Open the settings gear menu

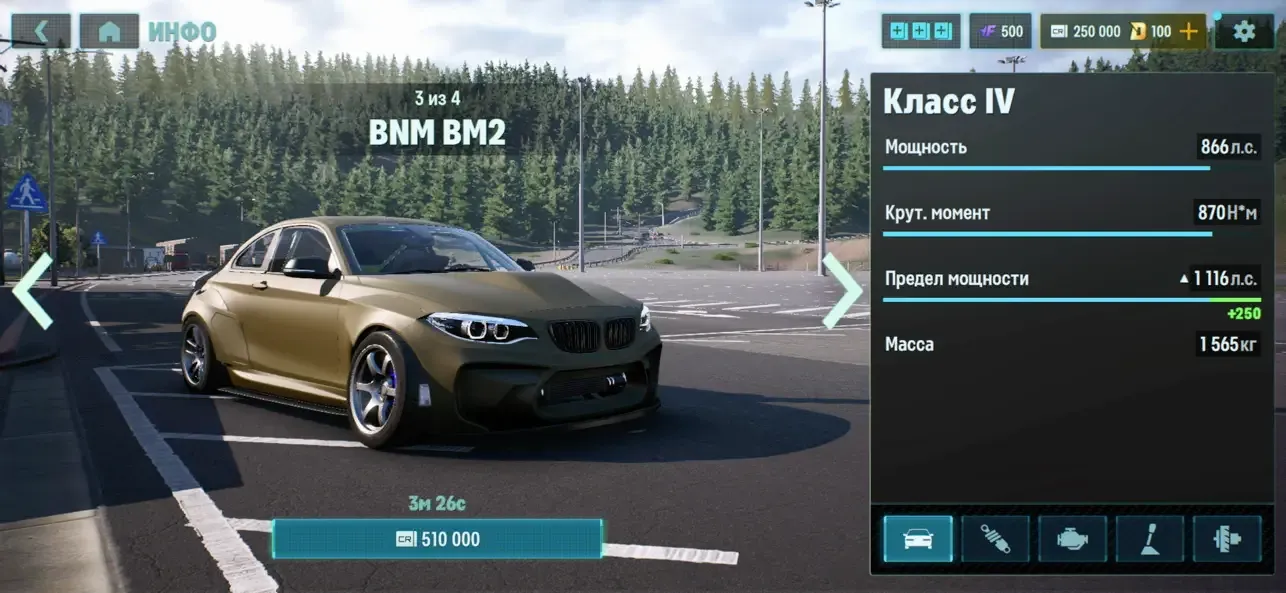tap(1244, 31)
